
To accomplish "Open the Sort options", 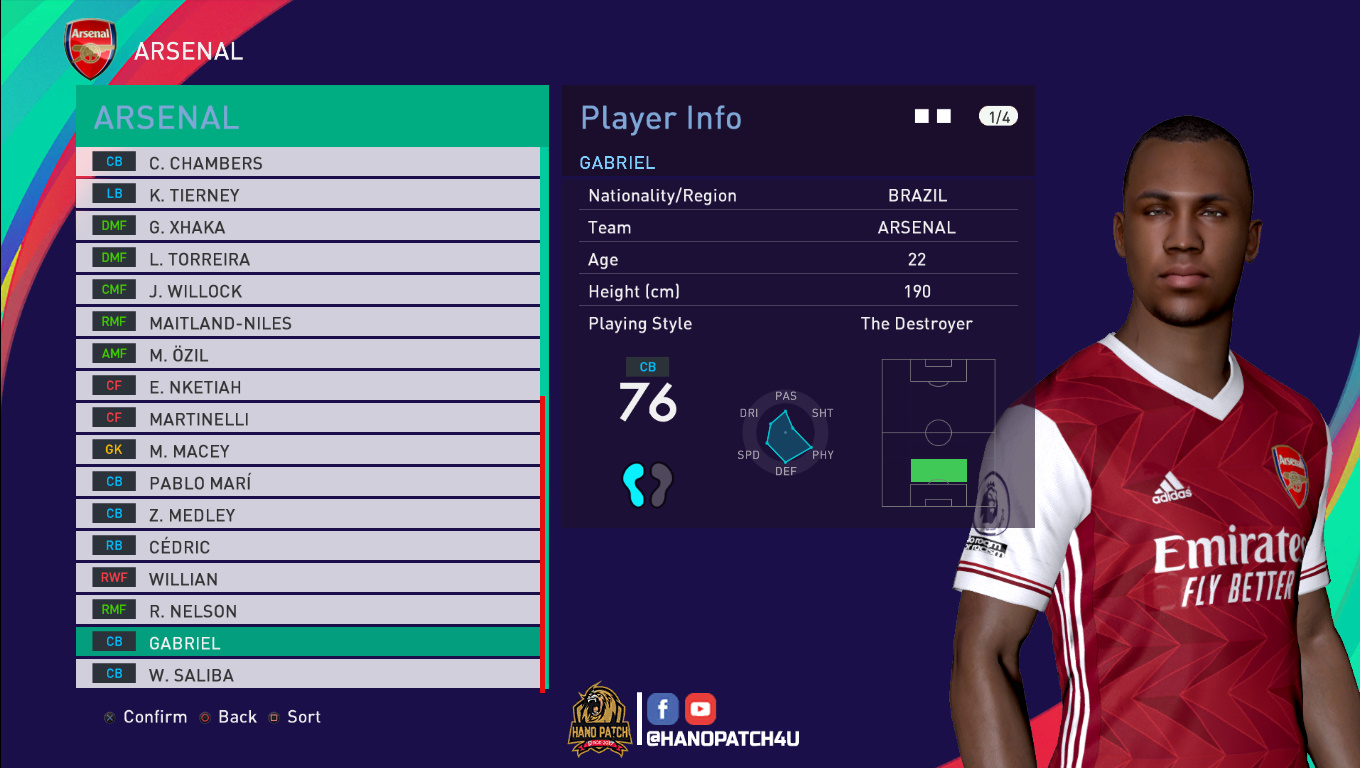I will [304, 716].
